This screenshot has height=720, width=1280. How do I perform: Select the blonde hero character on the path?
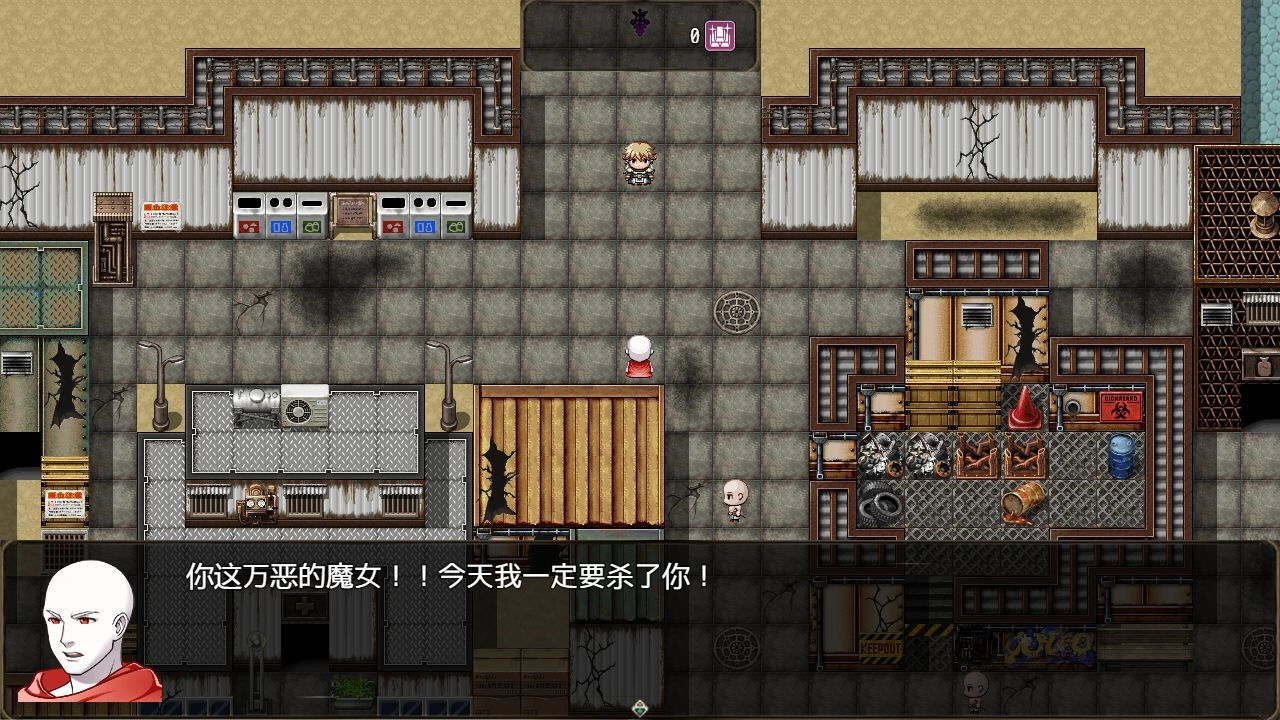pyautogui.click(x=637, y=162)
